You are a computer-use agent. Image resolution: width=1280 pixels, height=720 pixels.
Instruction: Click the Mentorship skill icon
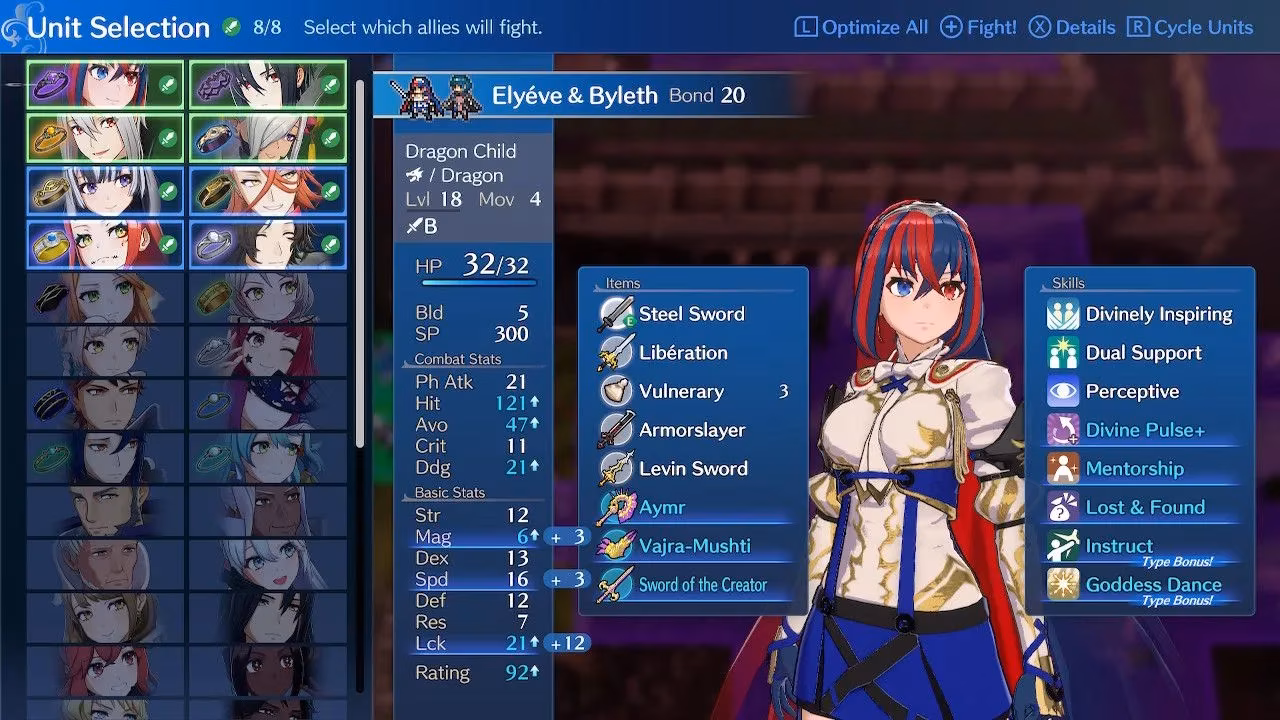coord(1064,468)
